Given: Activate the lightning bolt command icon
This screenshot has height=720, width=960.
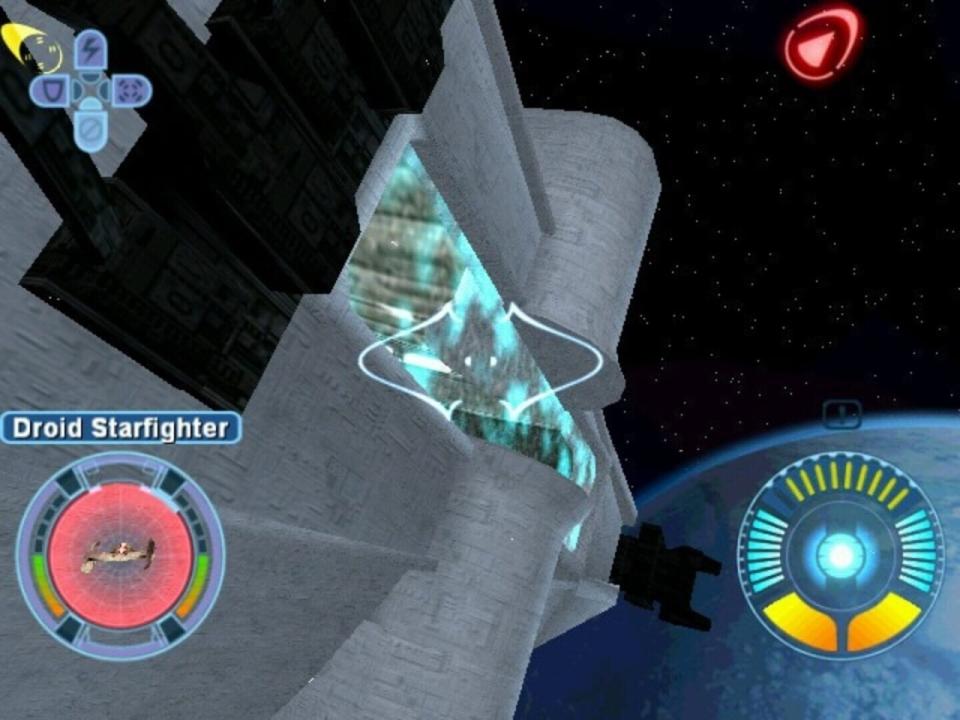Looking at the screenshot, I should pos(91,50).
